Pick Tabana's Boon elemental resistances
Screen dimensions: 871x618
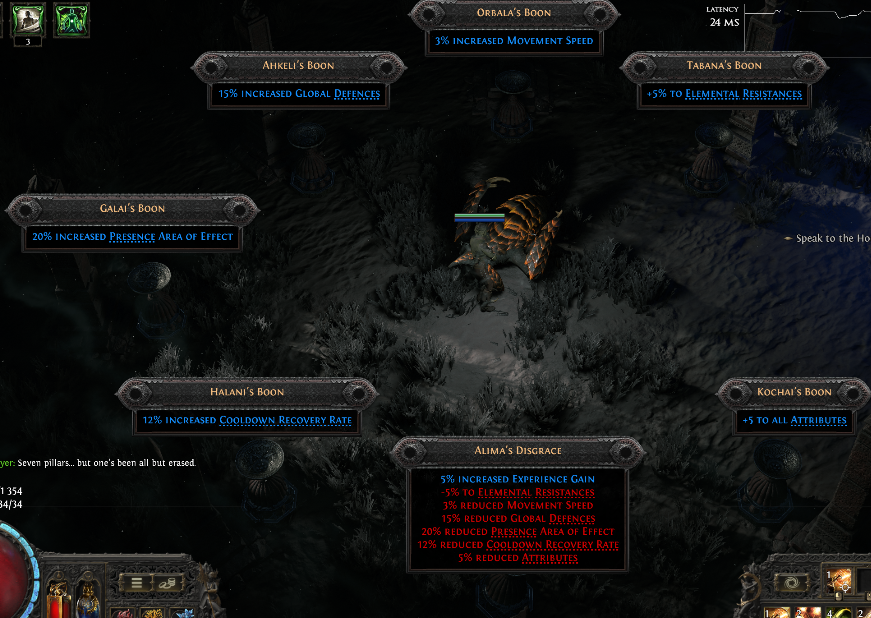click(x=724, y=94)
